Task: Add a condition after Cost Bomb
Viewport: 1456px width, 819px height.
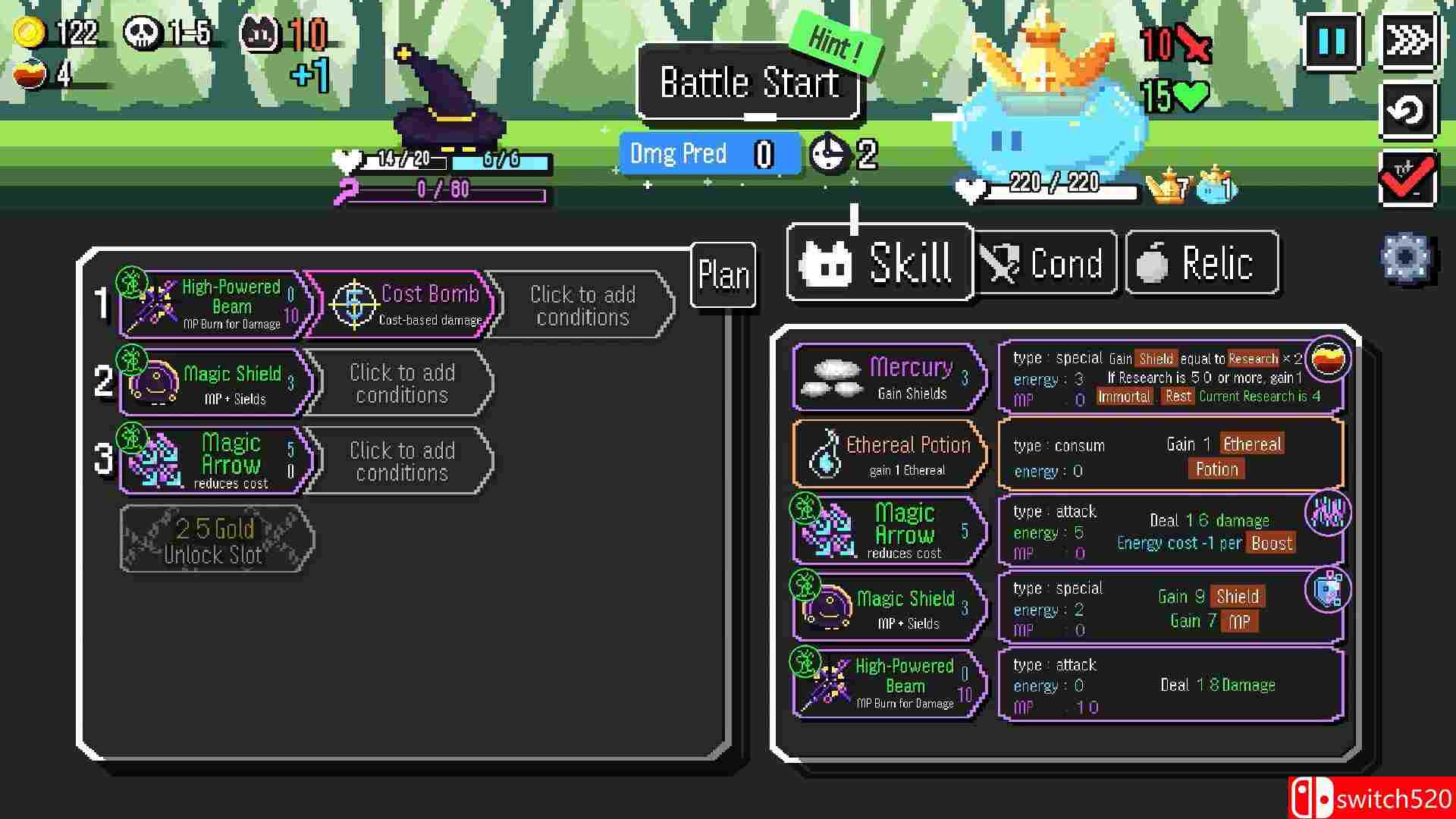Action: (x=582, y=305)
